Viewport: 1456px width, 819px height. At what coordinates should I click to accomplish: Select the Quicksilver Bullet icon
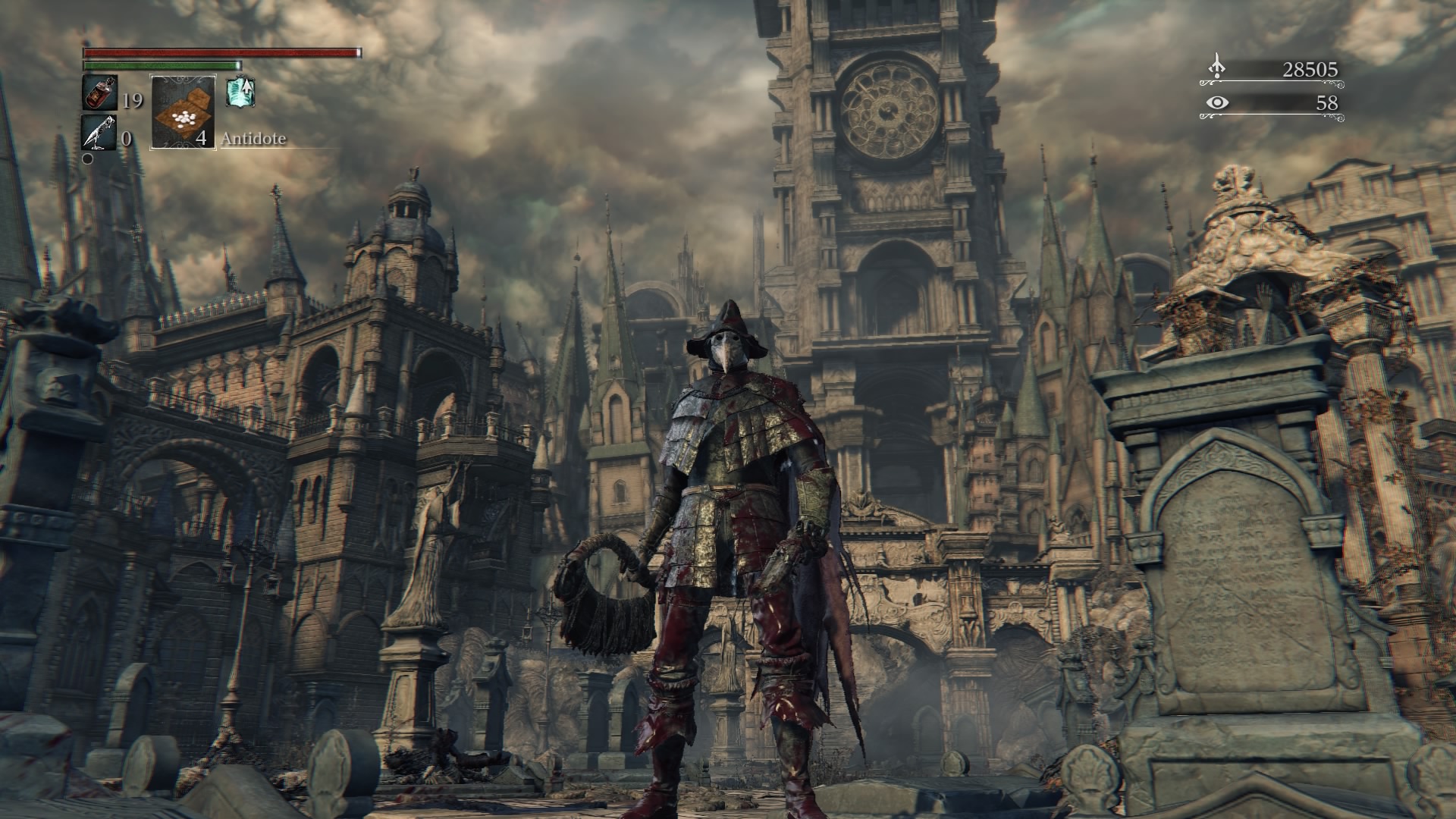click(99, 133)
